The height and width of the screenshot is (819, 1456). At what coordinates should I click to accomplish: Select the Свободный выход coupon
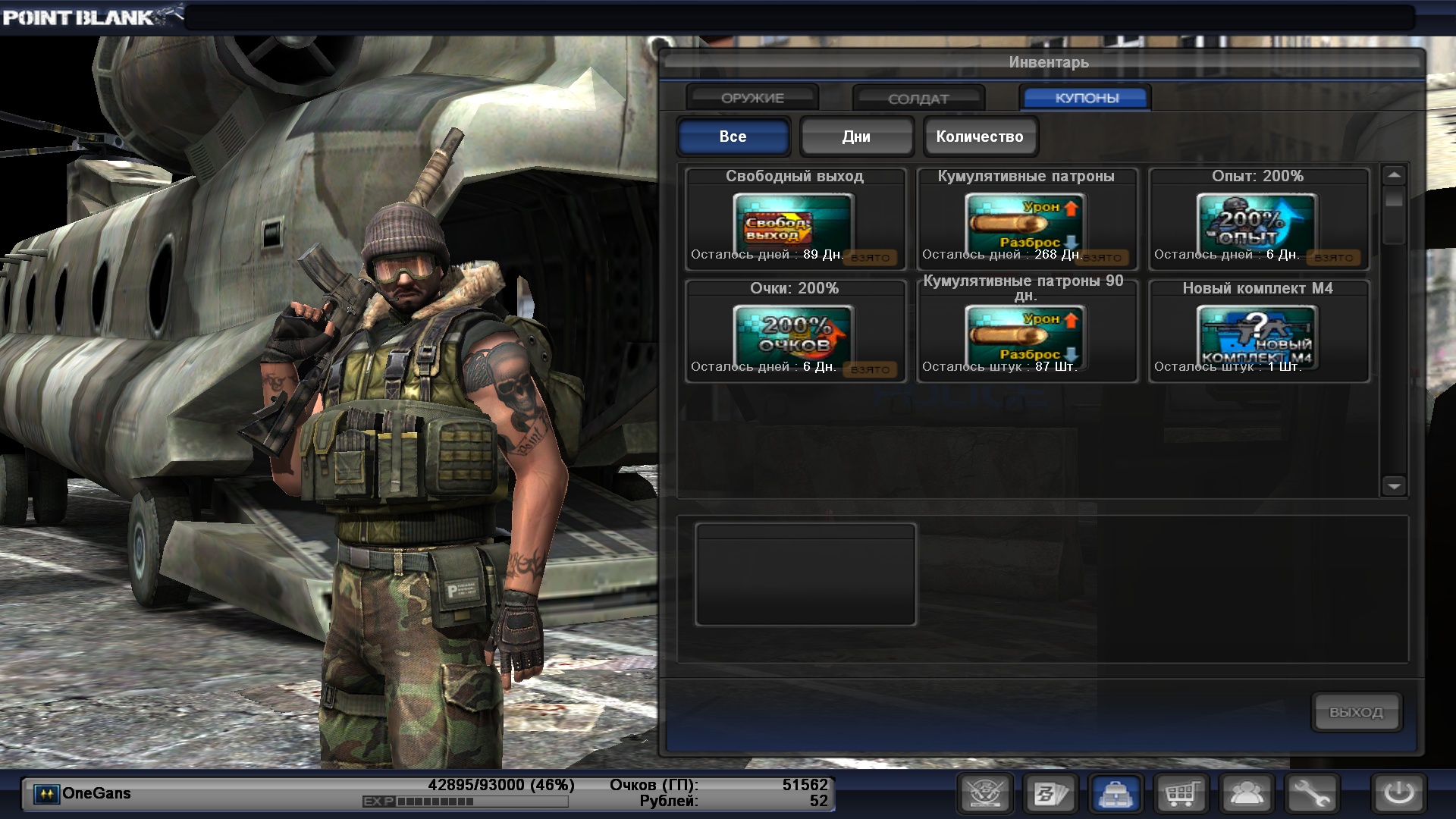pyautogui.click(x=794, y=220)
